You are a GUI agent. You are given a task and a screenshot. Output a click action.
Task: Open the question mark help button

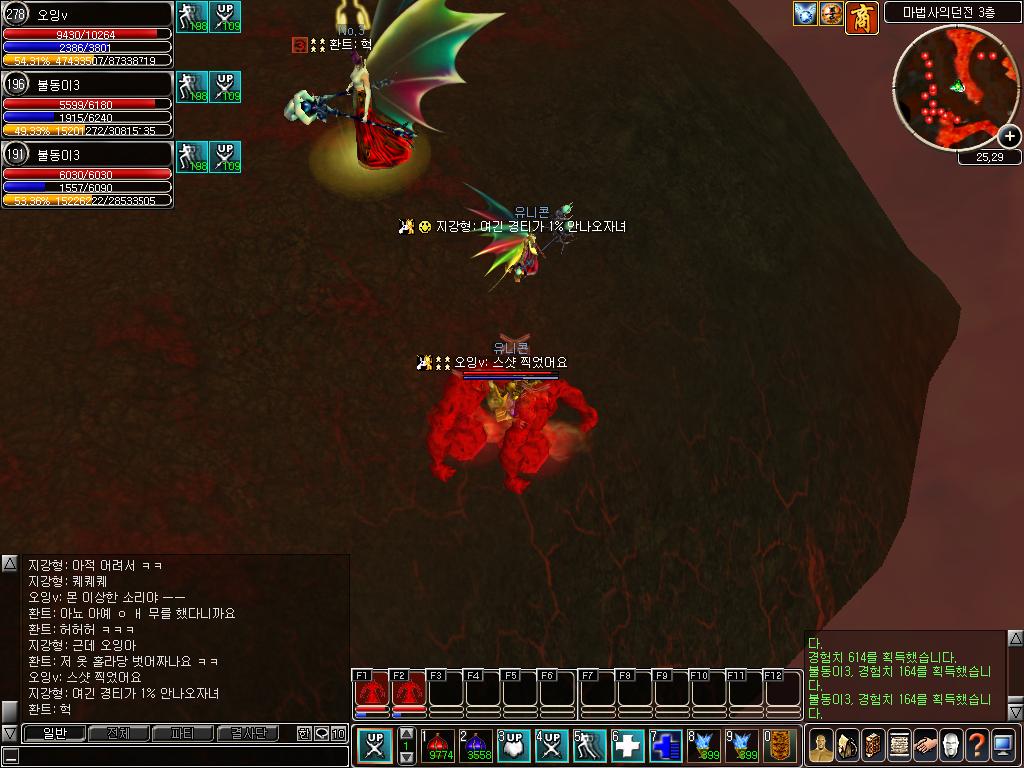976,745
